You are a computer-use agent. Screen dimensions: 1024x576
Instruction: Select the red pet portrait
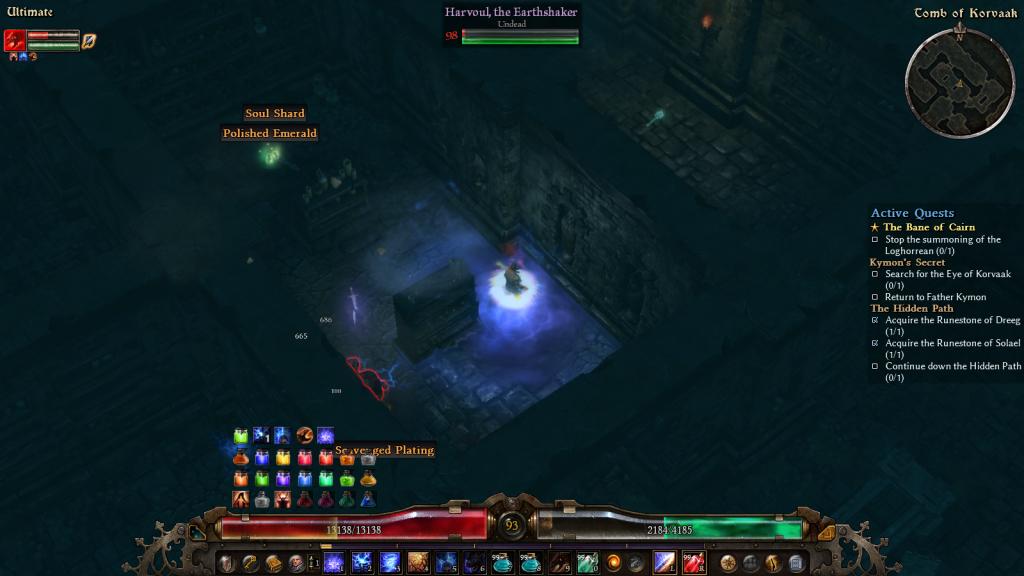click(x=15, y=40)
